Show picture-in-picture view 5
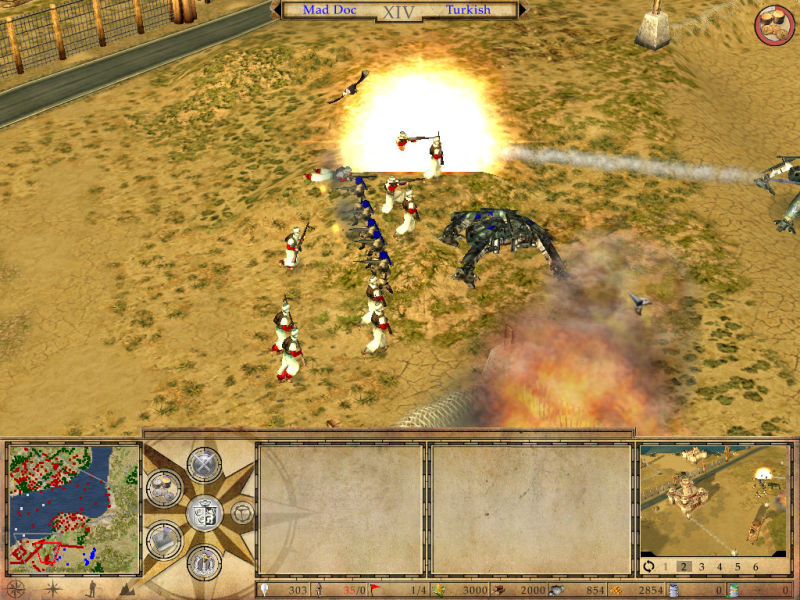This screenshot has width=800, height=600. [739, 566]
